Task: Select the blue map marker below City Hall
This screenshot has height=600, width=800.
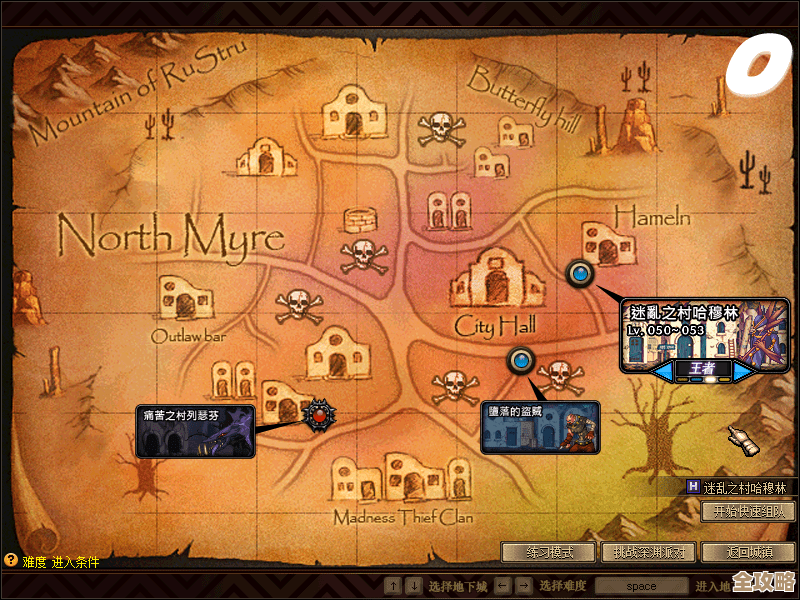Action: coord(520,360)
